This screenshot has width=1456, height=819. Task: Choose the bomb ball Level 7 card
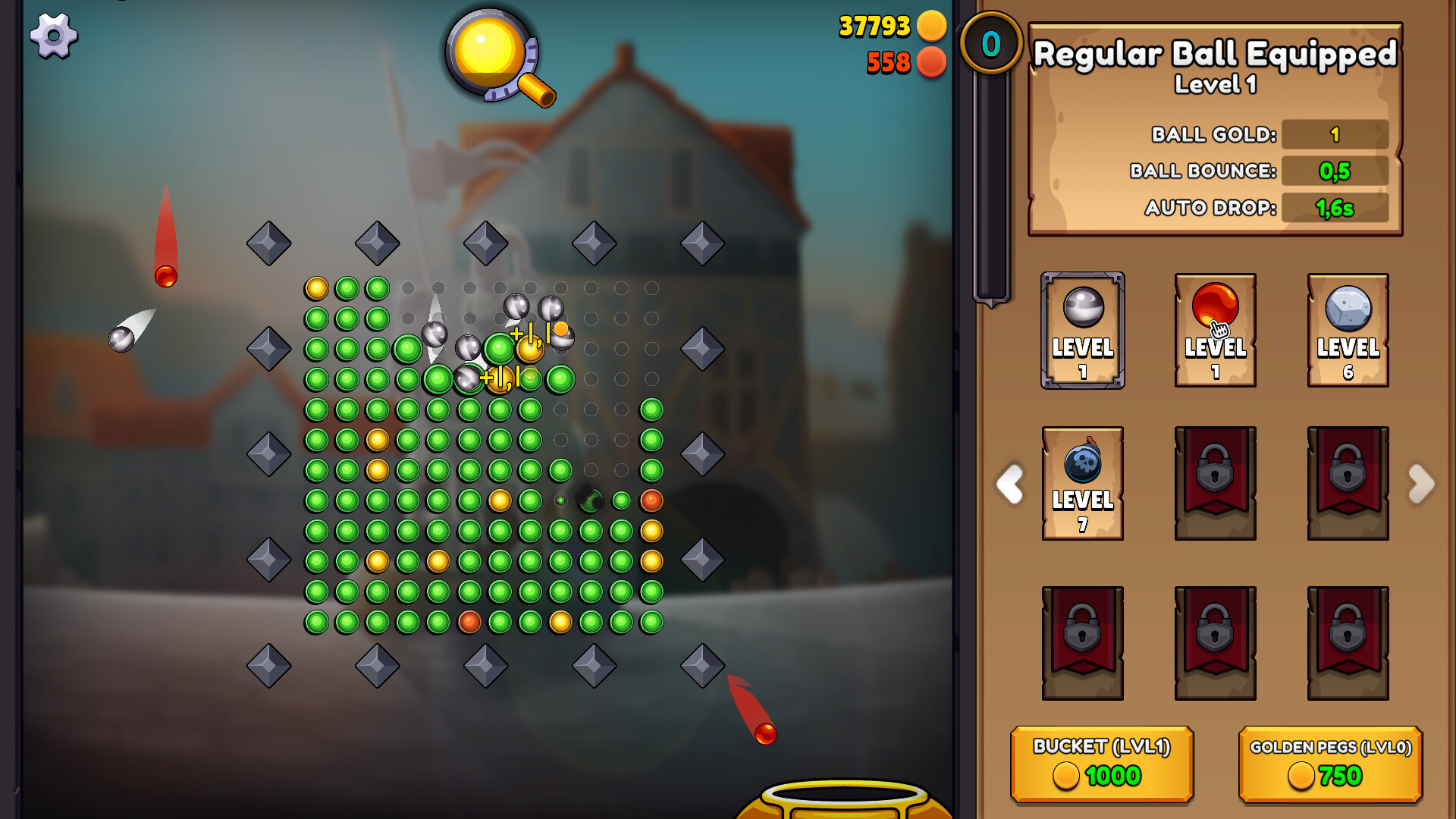click(x=1082, y=483)
